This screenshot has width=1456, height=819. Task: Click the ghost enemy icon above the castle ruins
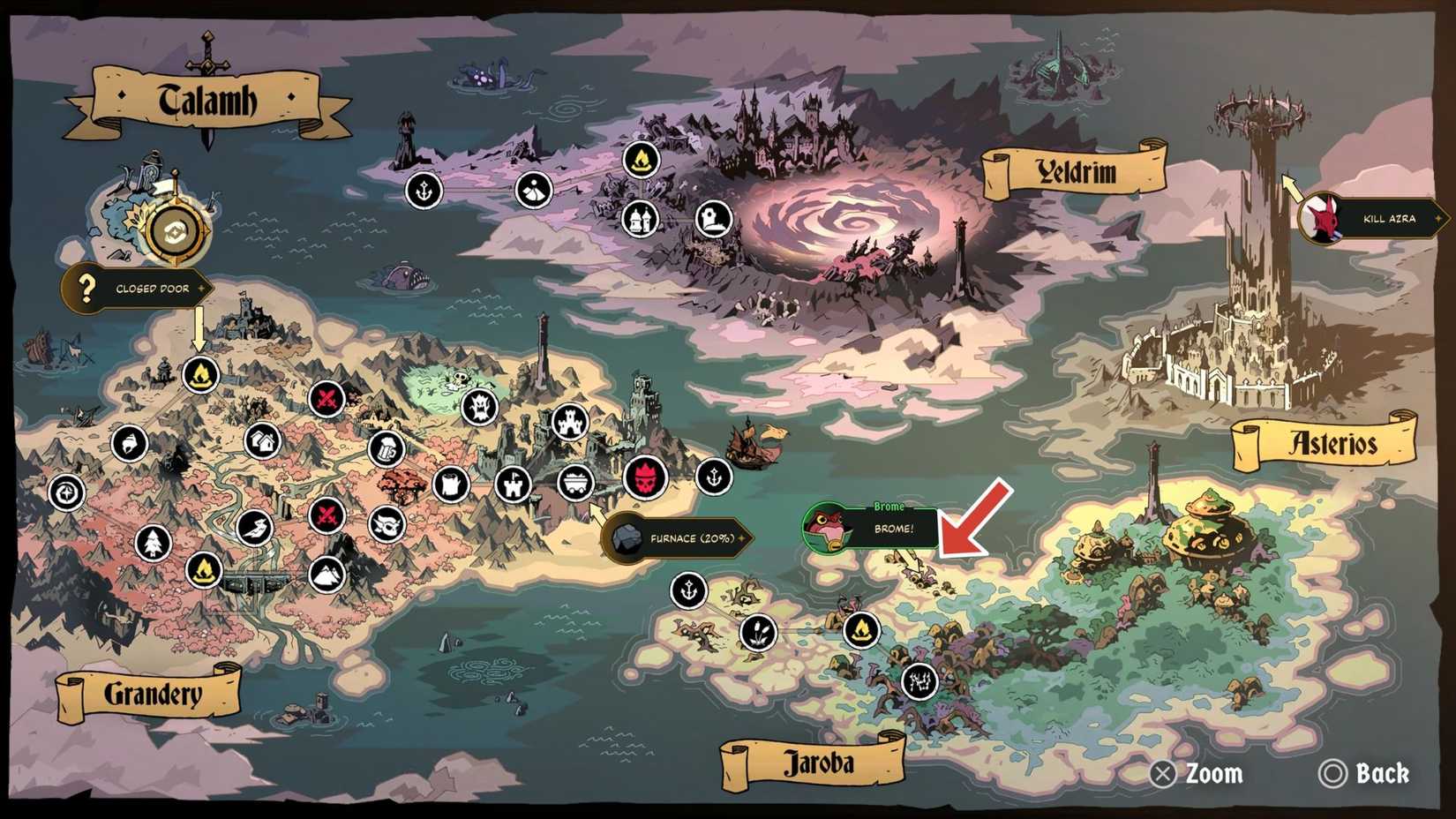pos(480,407)
